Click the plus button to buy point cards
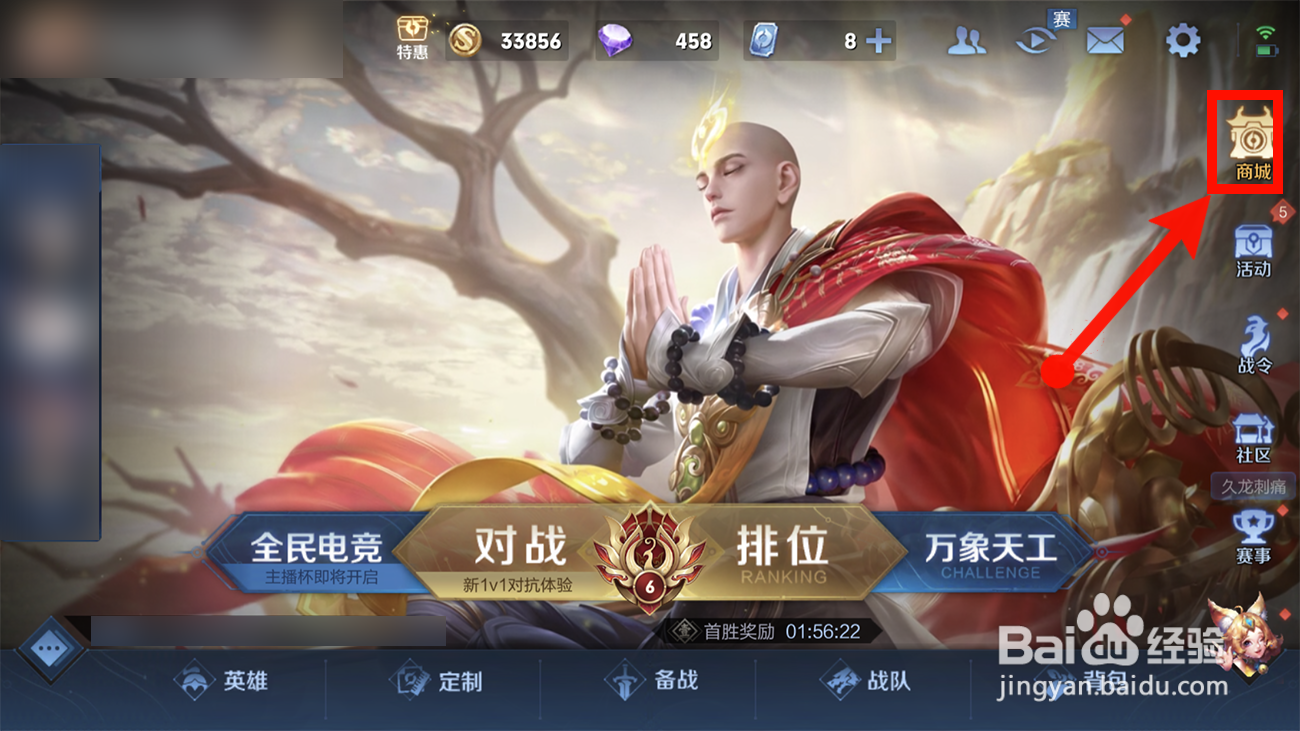The height and width of the screenshot is (731, 1300). pyautogui.click(x=877, y=40)
